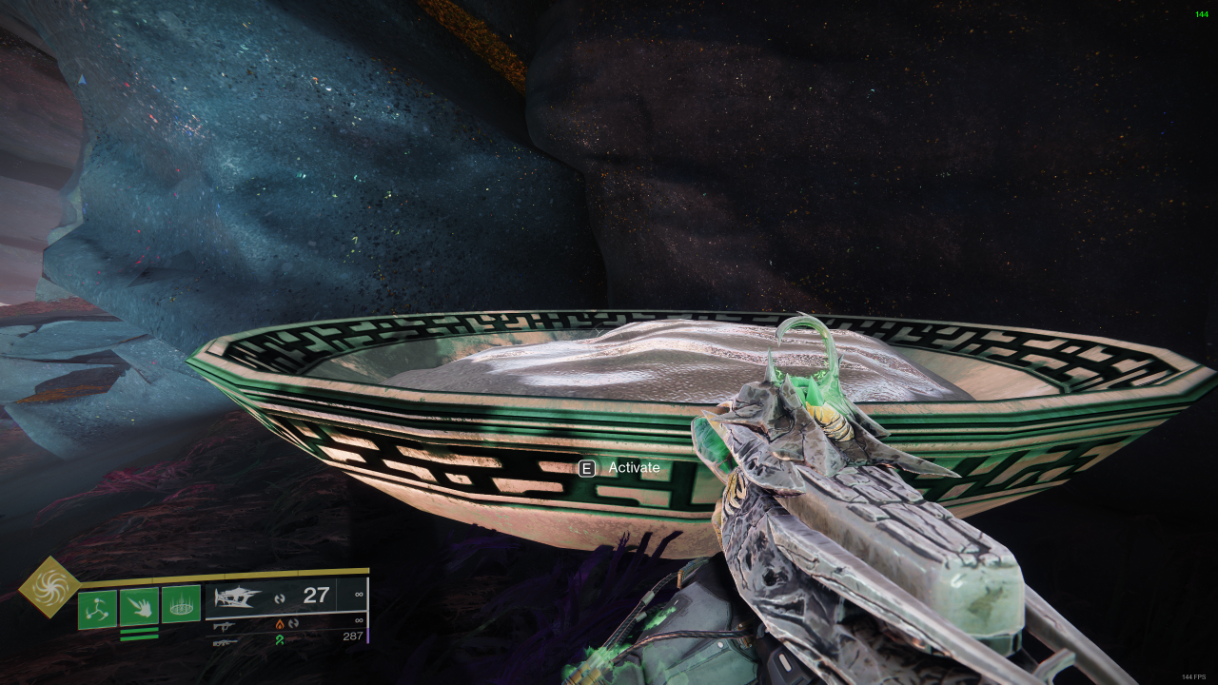Trigger the class ability rift icon
Image resolution: width=1218 pixels, height=685 pixels.
click(x=181, y=605)
